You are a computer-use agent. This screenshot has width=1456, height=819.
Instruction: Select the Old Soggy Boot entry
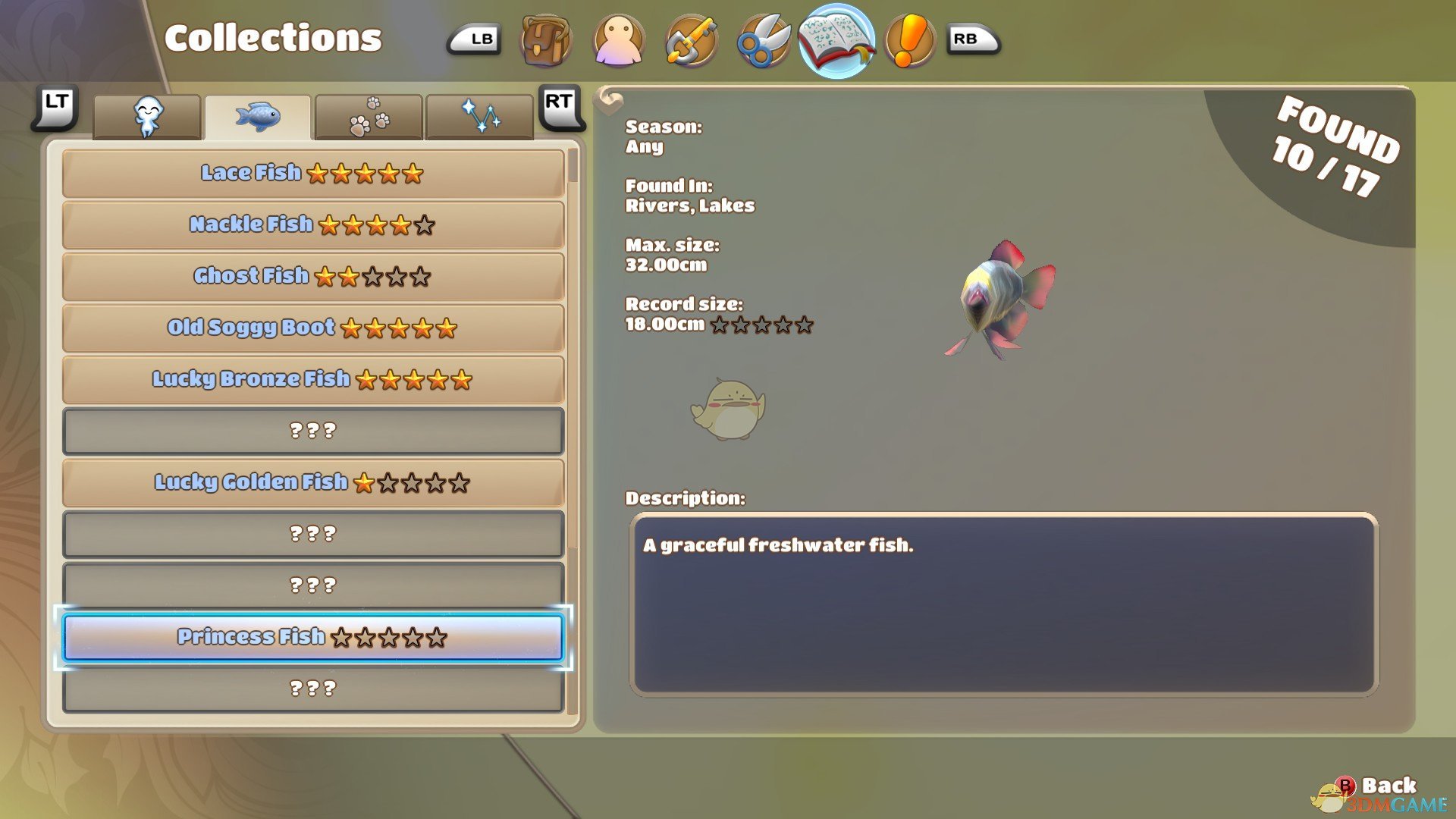click(312, 328)
